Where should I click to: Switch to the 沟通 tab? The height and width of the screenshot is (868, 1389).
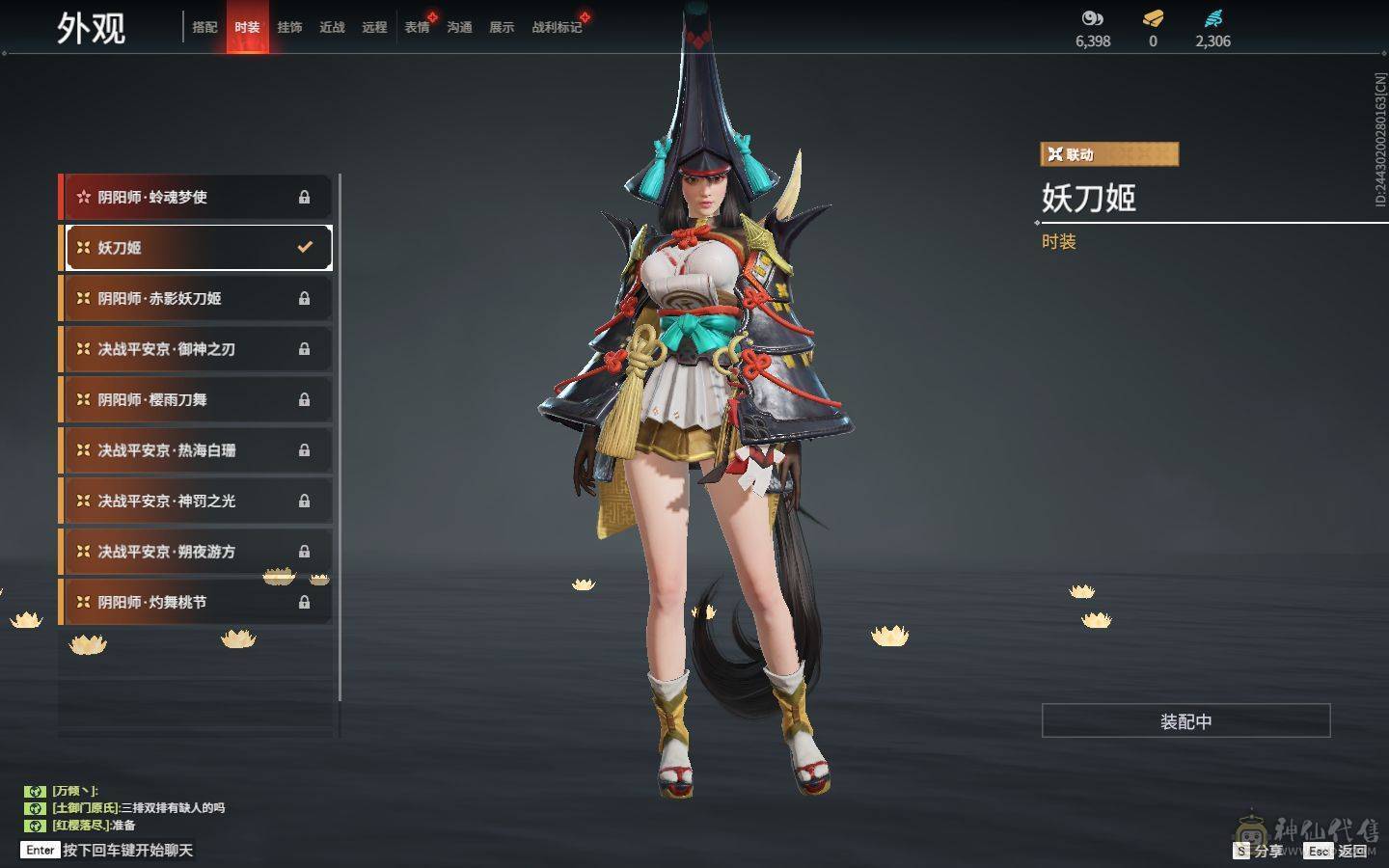[x=459, y=27]
